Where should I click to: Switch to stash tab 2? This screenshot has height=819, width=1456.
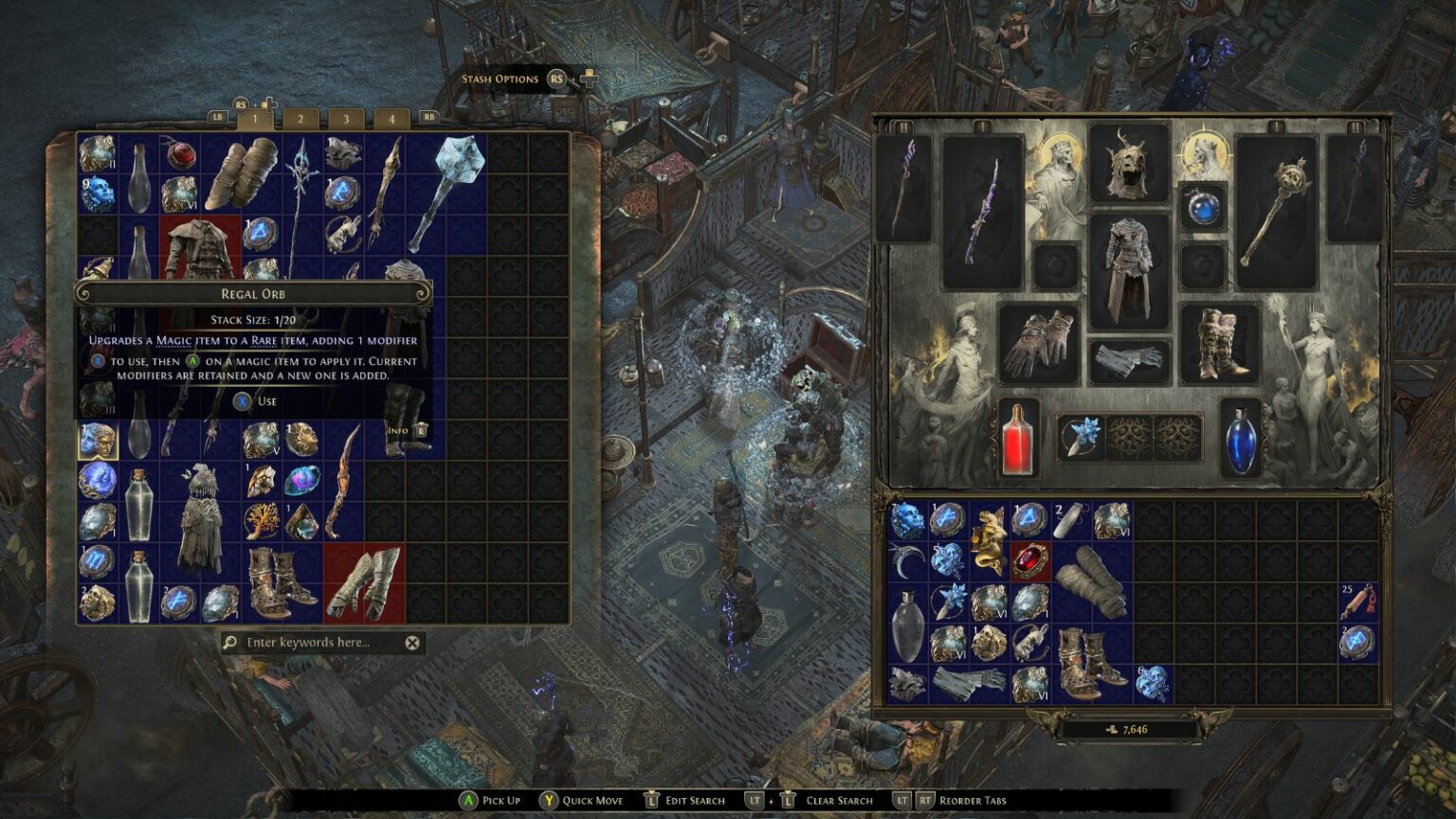point(300,119)
